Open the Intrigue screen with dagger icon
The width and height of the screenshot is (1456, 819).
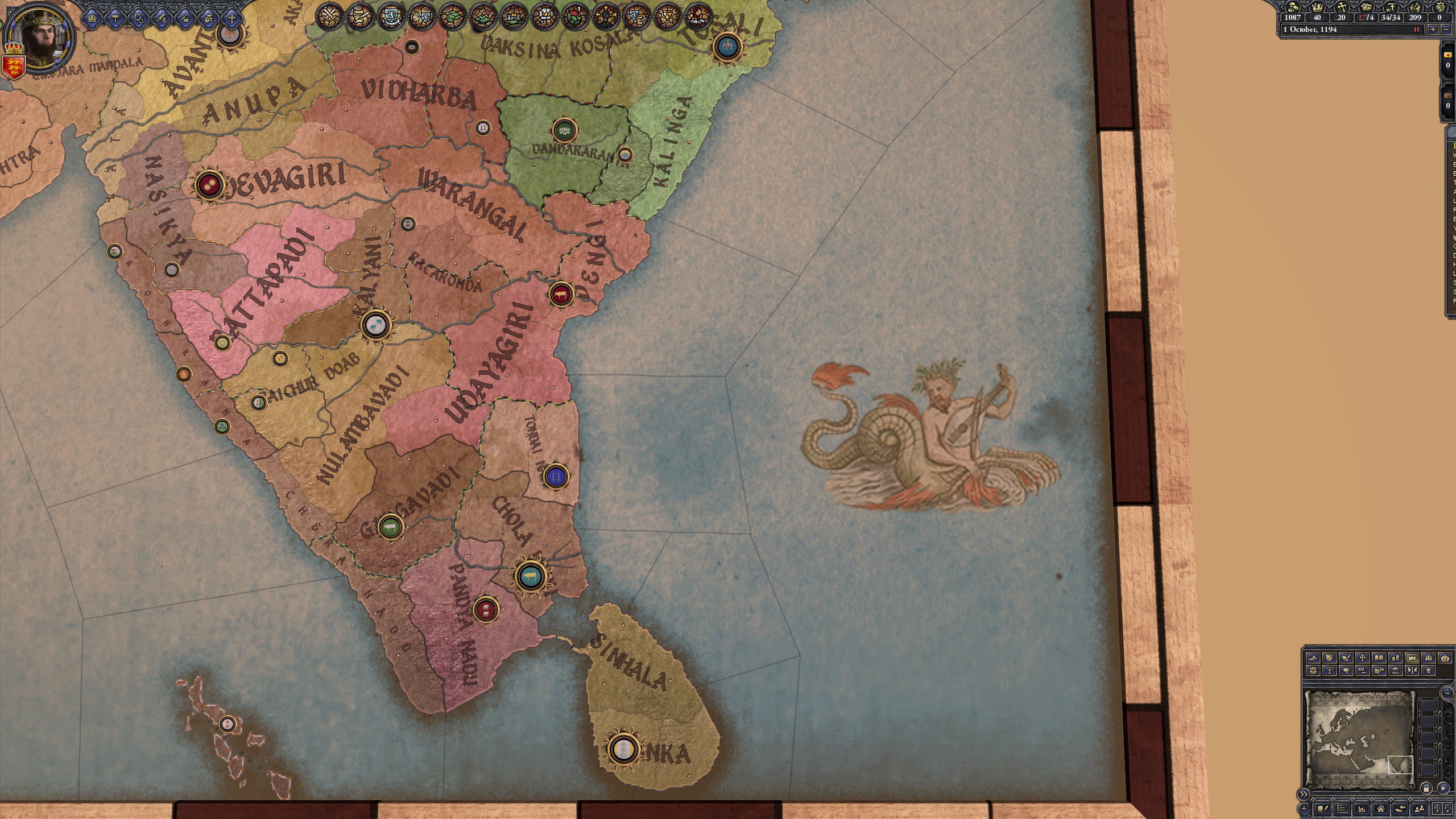click(185, 19)
